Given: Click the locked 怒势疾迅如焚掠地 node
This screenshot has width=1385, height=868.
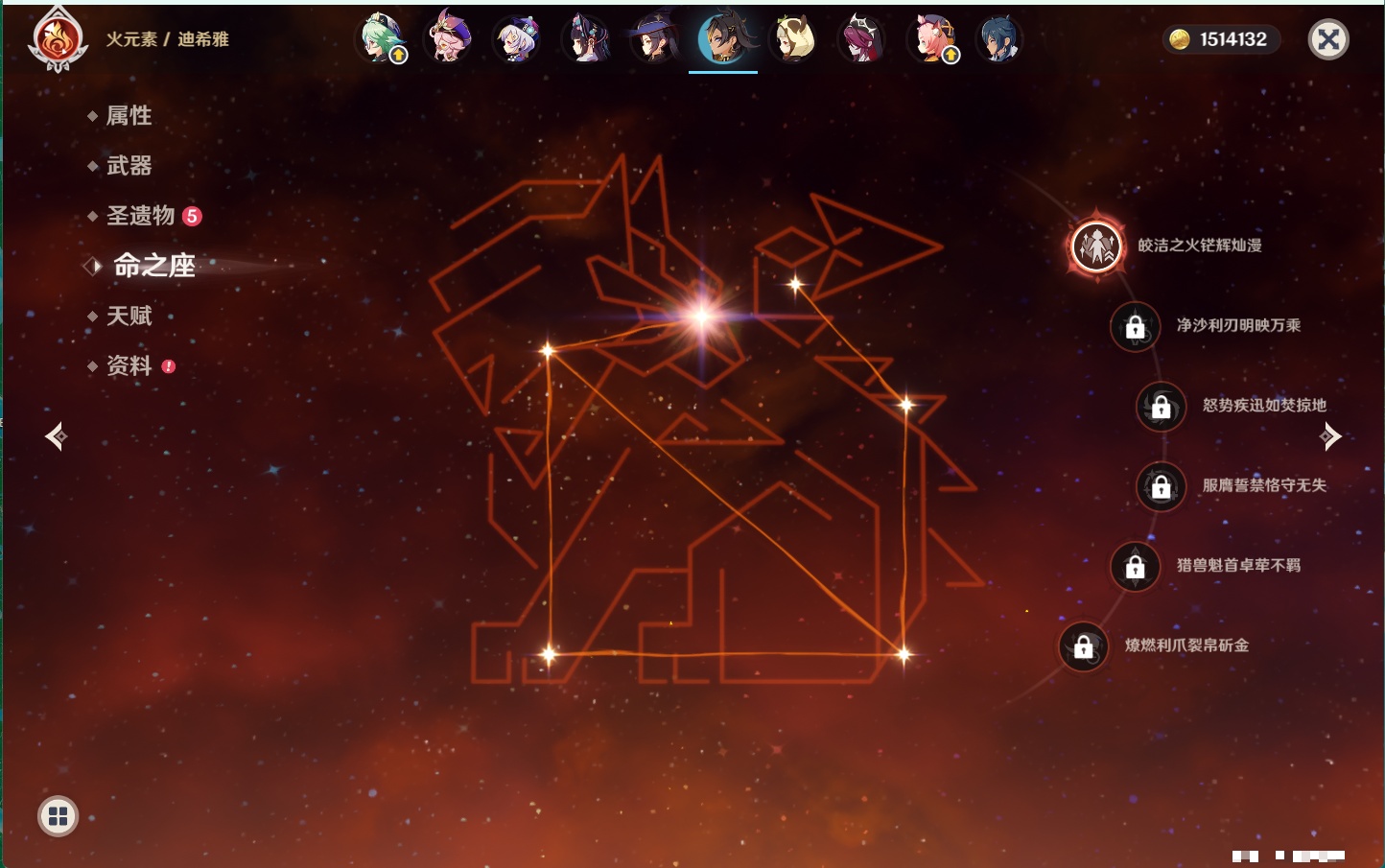Looking at the screenshot, I should pyautogui.click(x=1162, y=406).
